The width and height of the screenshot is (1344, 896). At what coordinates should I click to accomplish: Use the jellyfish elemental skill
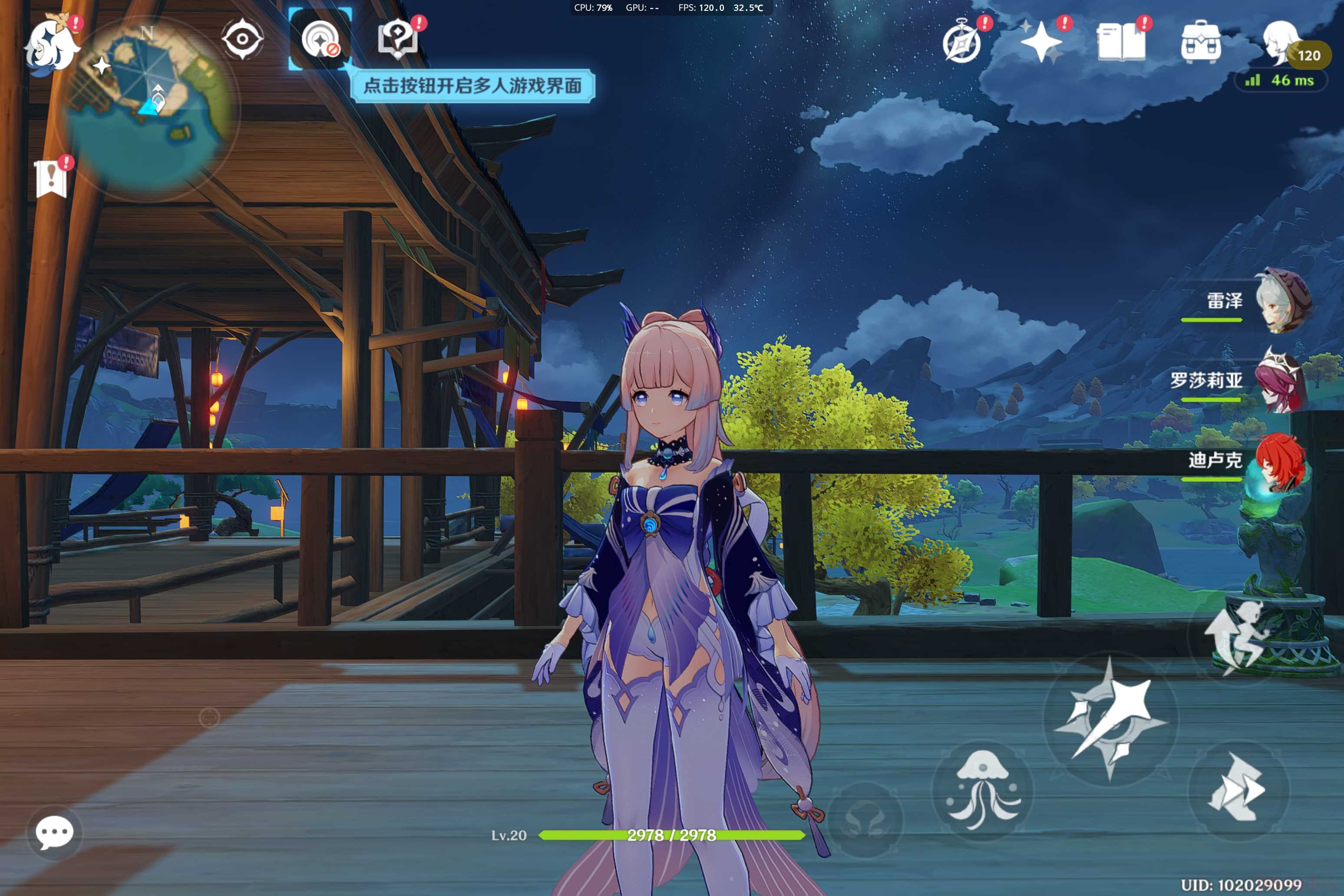click(983, 790)
